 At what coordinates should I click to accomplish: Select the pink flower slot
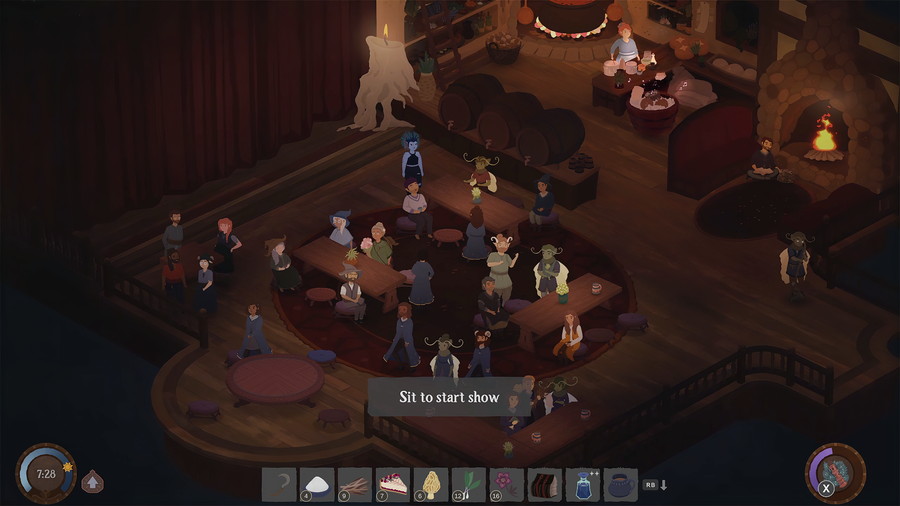[507, 484]
